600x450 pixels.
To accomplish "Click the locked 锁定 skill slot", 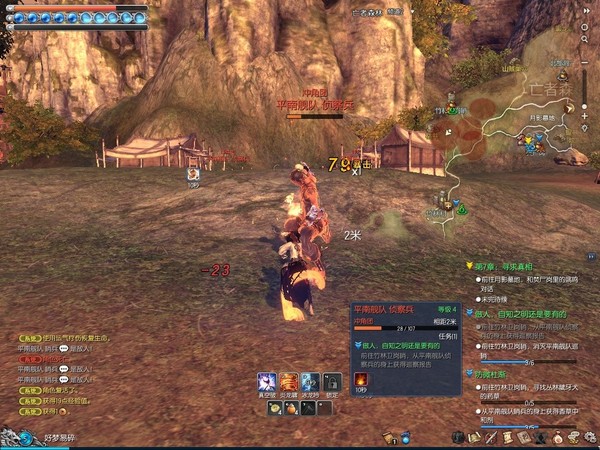I will point(333,382).
